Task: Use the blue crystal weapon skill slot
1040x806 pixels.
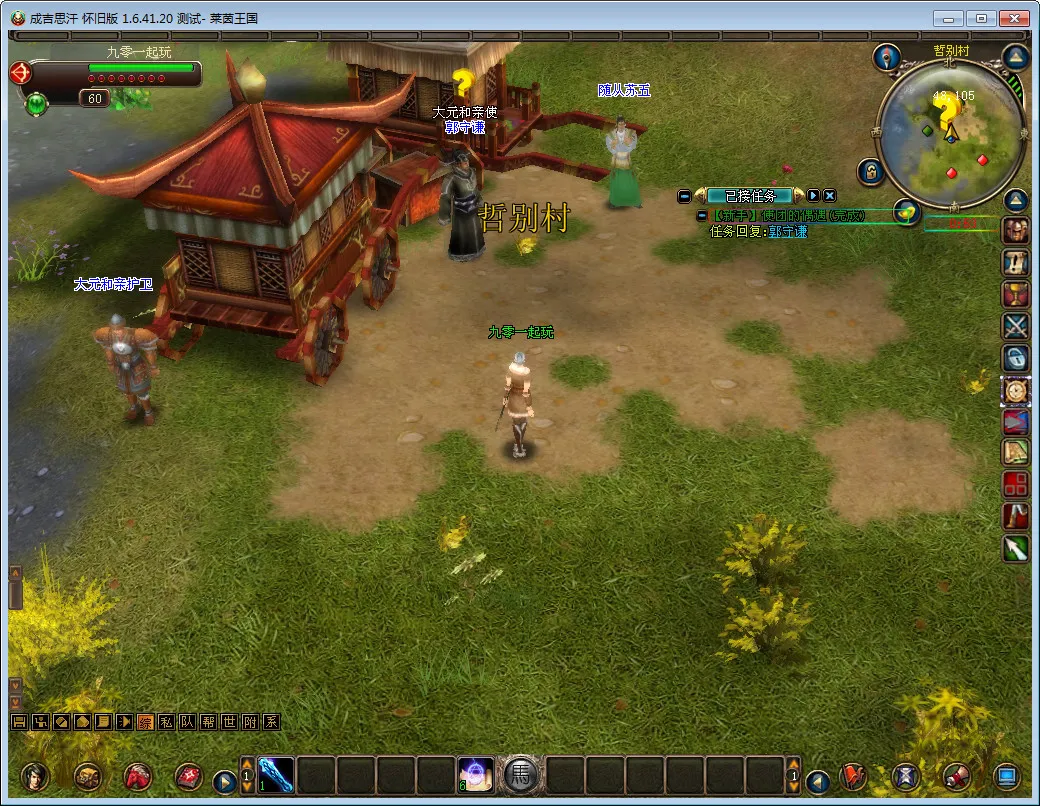Action: pos(276,775)
